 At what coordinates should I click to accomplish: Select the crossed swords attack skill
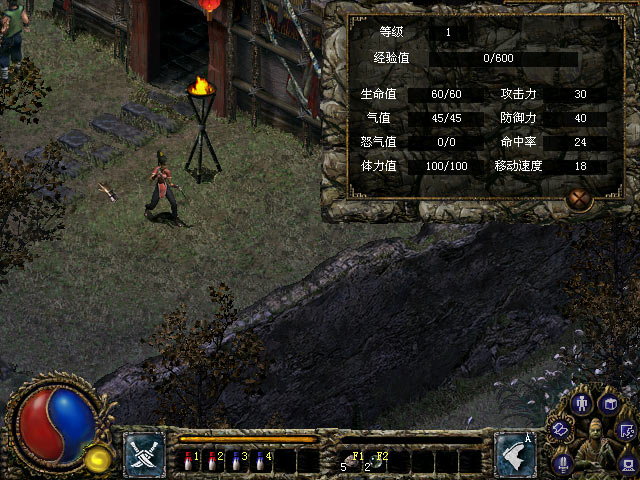(x=144, y=454)
